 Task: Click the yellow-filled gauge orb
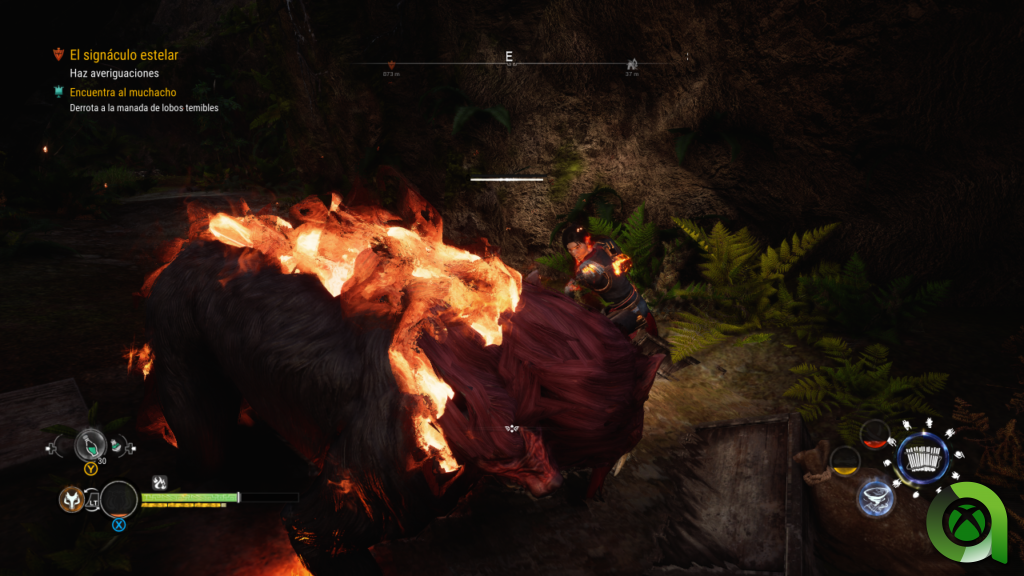pos(845,460)
